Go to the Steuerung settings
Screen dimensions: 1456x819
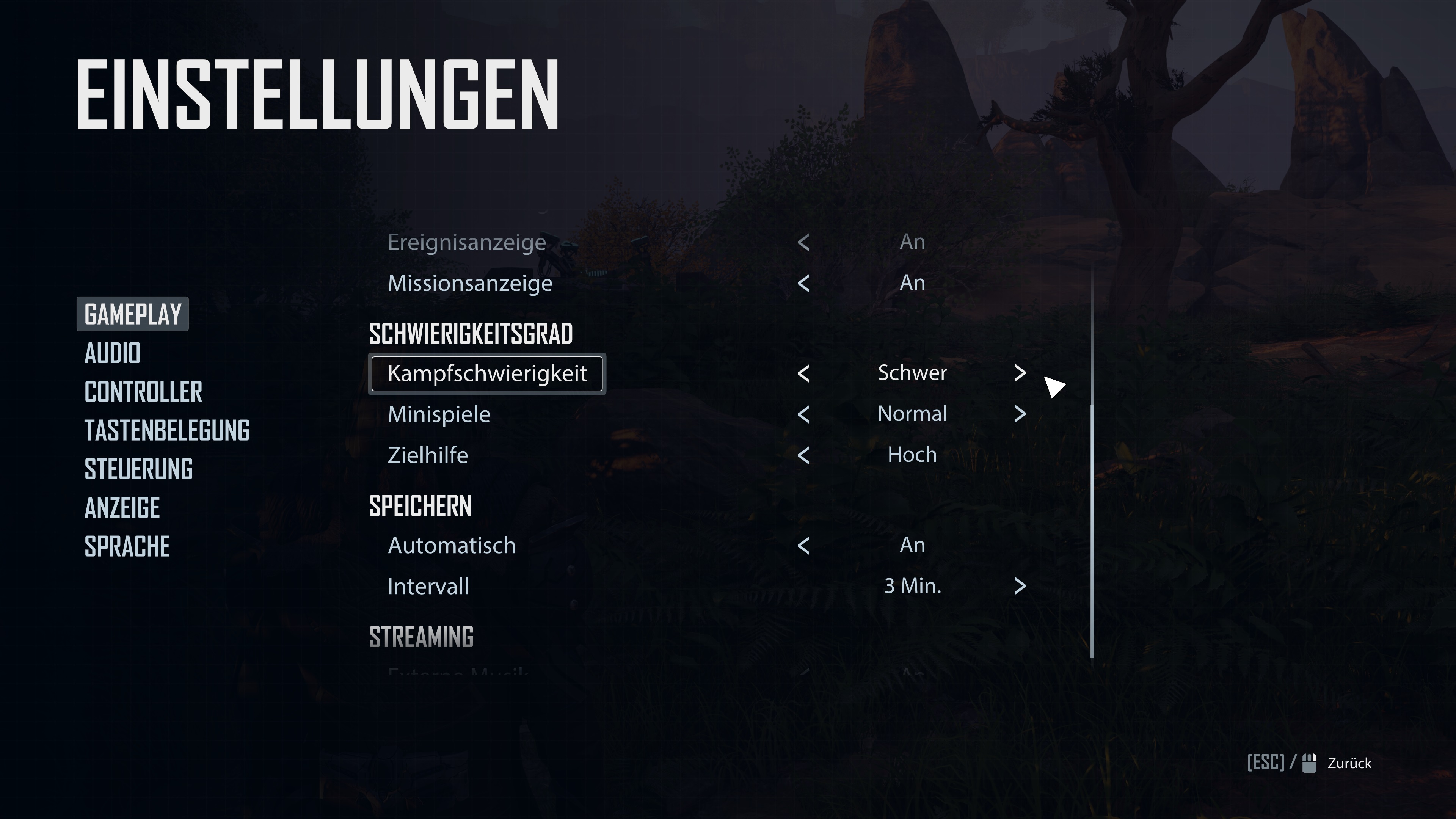click(138, 469)
